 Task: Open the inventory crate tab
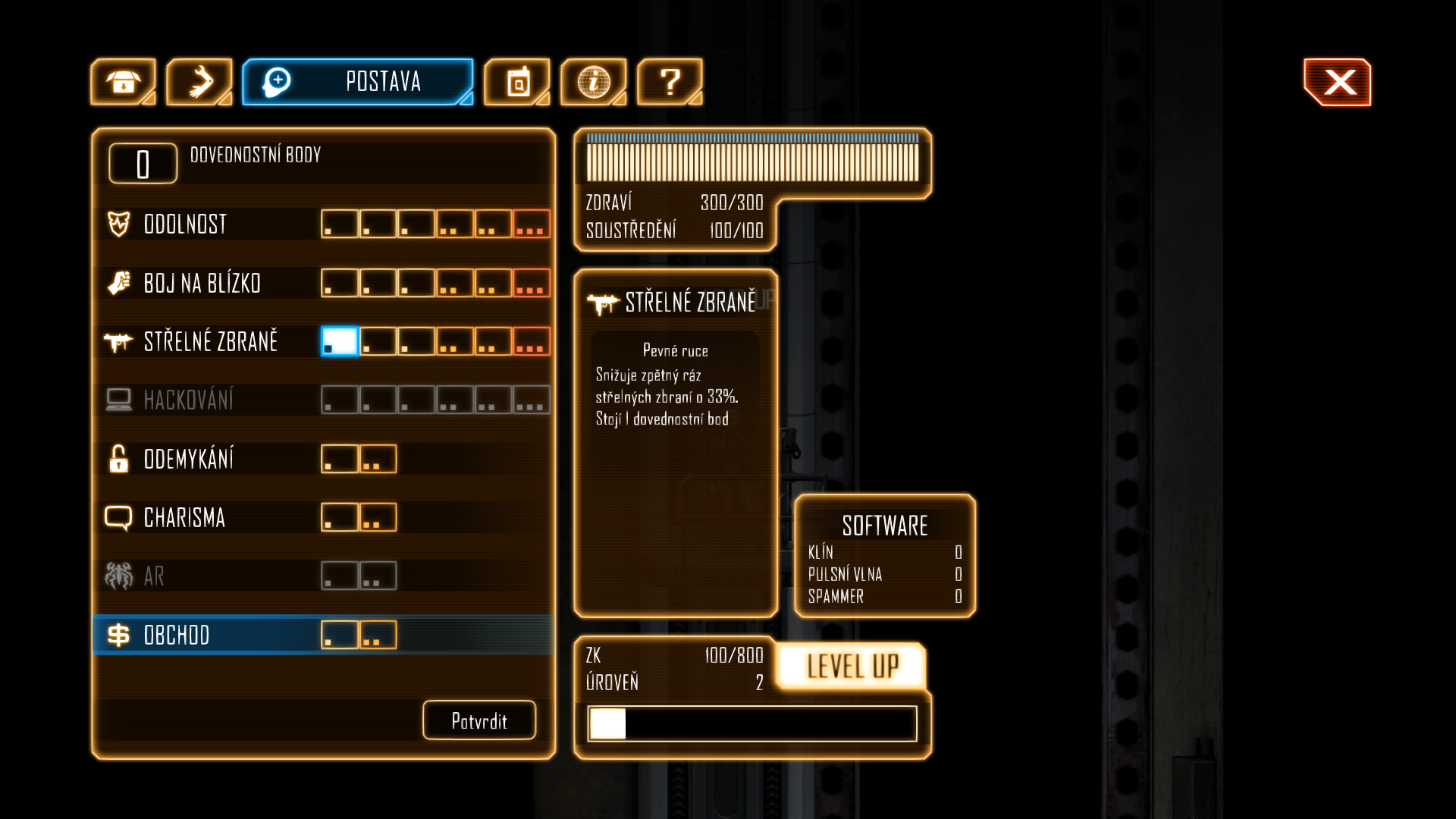tap(123, 82)
